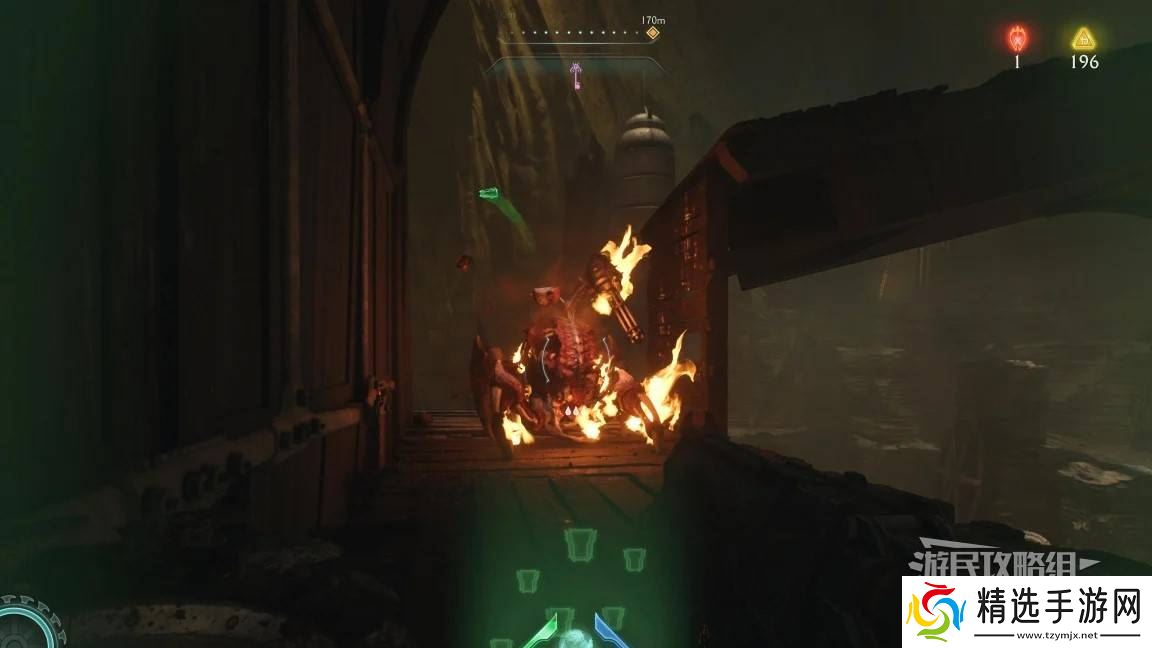Click the cyan circular gauge icon
1152x648 pixels.
coord(25,626)
